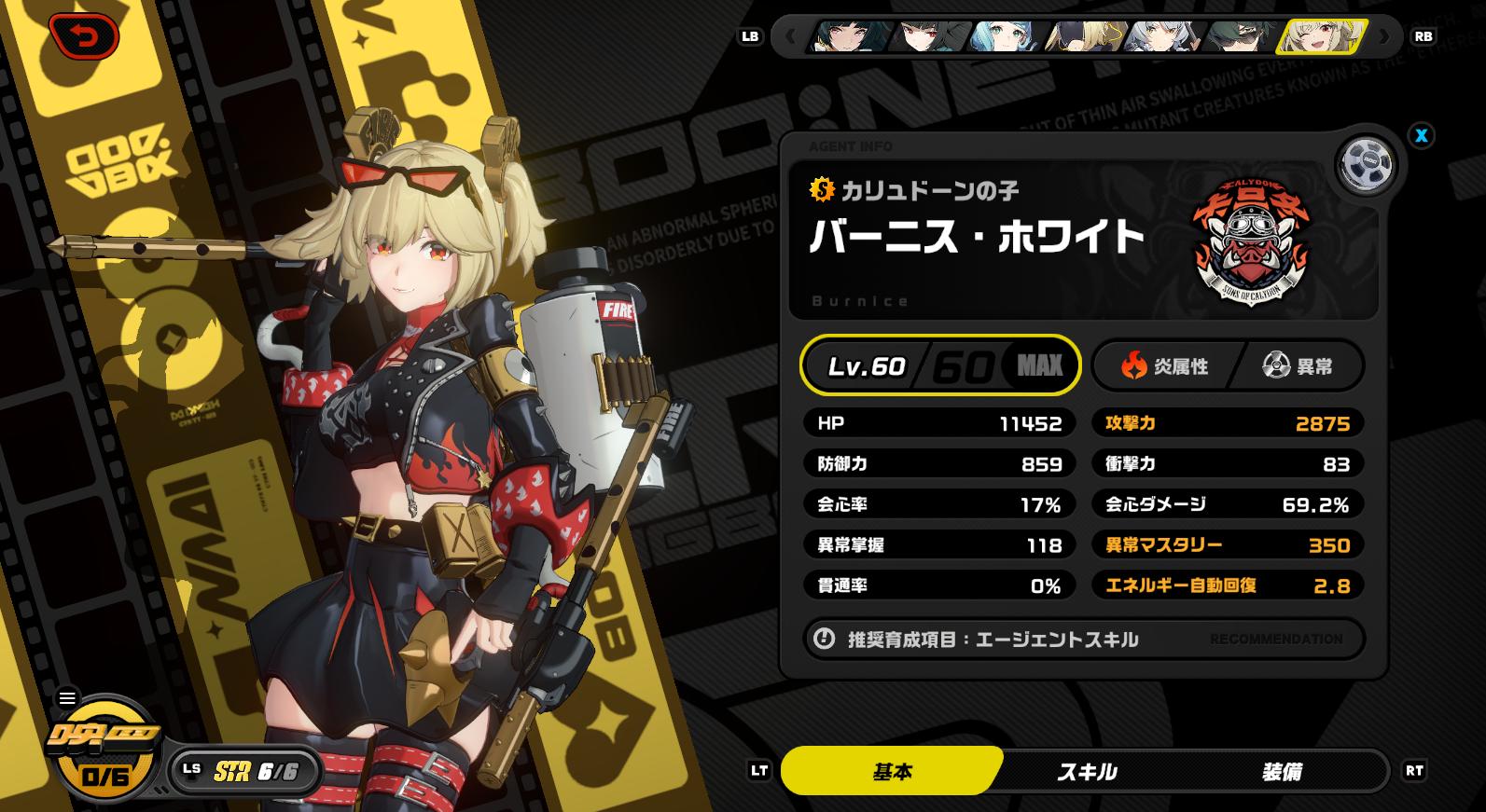Select the sunglasses-wearing green-haired agent portrait
Viewport: 1486px width, 812px height.
tap(1239, 37)
